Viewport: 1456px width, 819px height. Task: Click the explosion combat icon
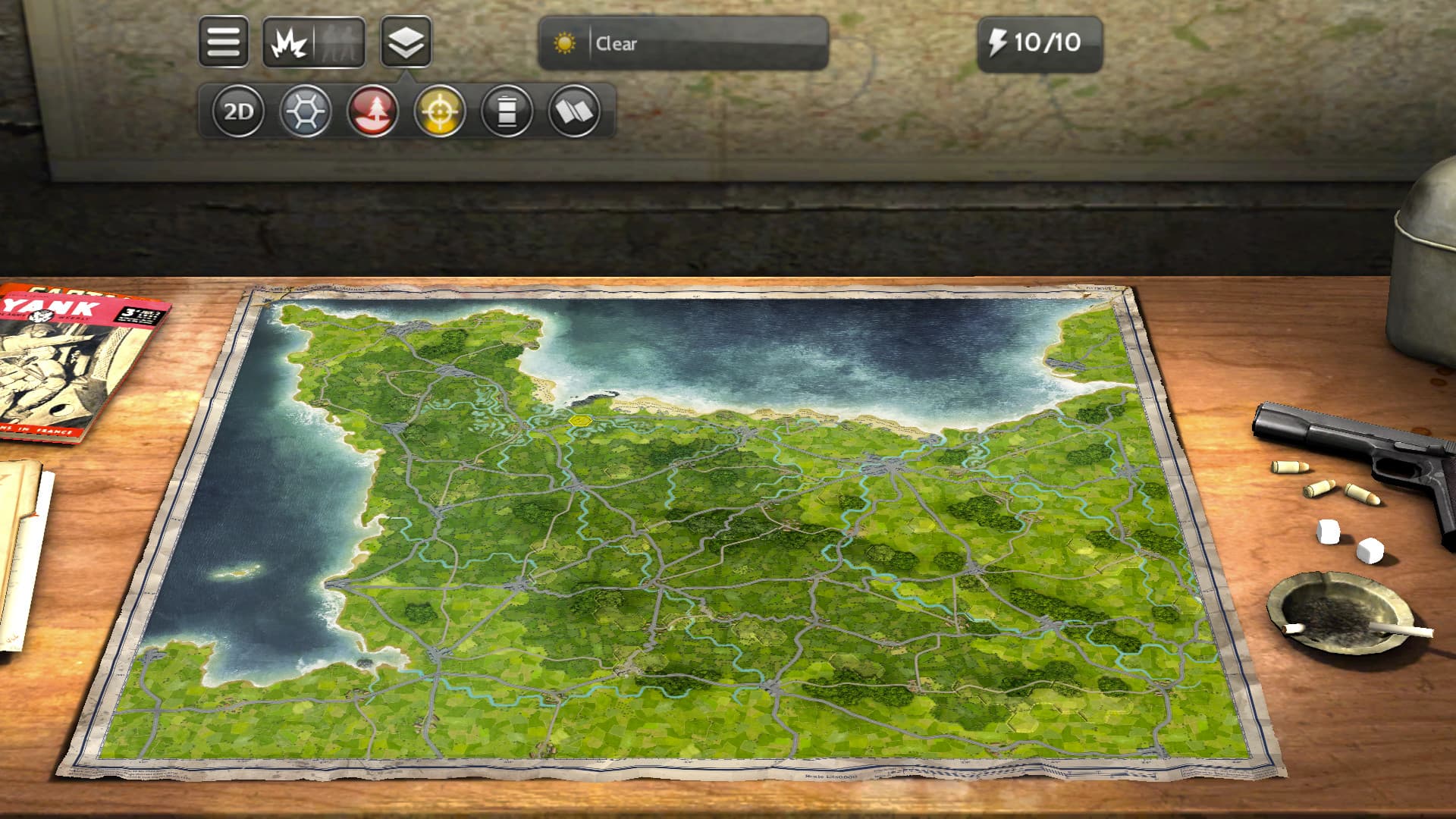[290, 43]
